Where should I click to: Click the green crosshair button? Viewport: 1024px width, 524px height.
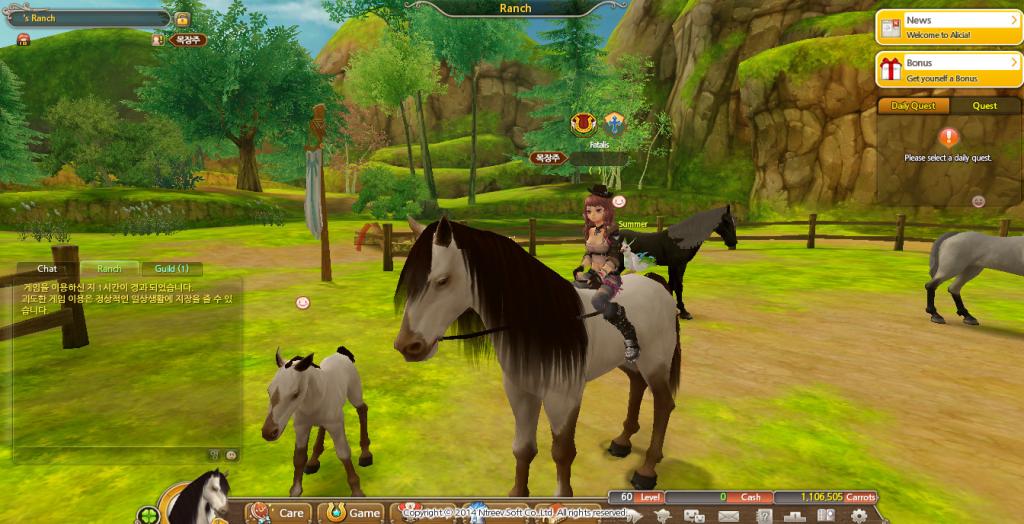coord(149,516)
